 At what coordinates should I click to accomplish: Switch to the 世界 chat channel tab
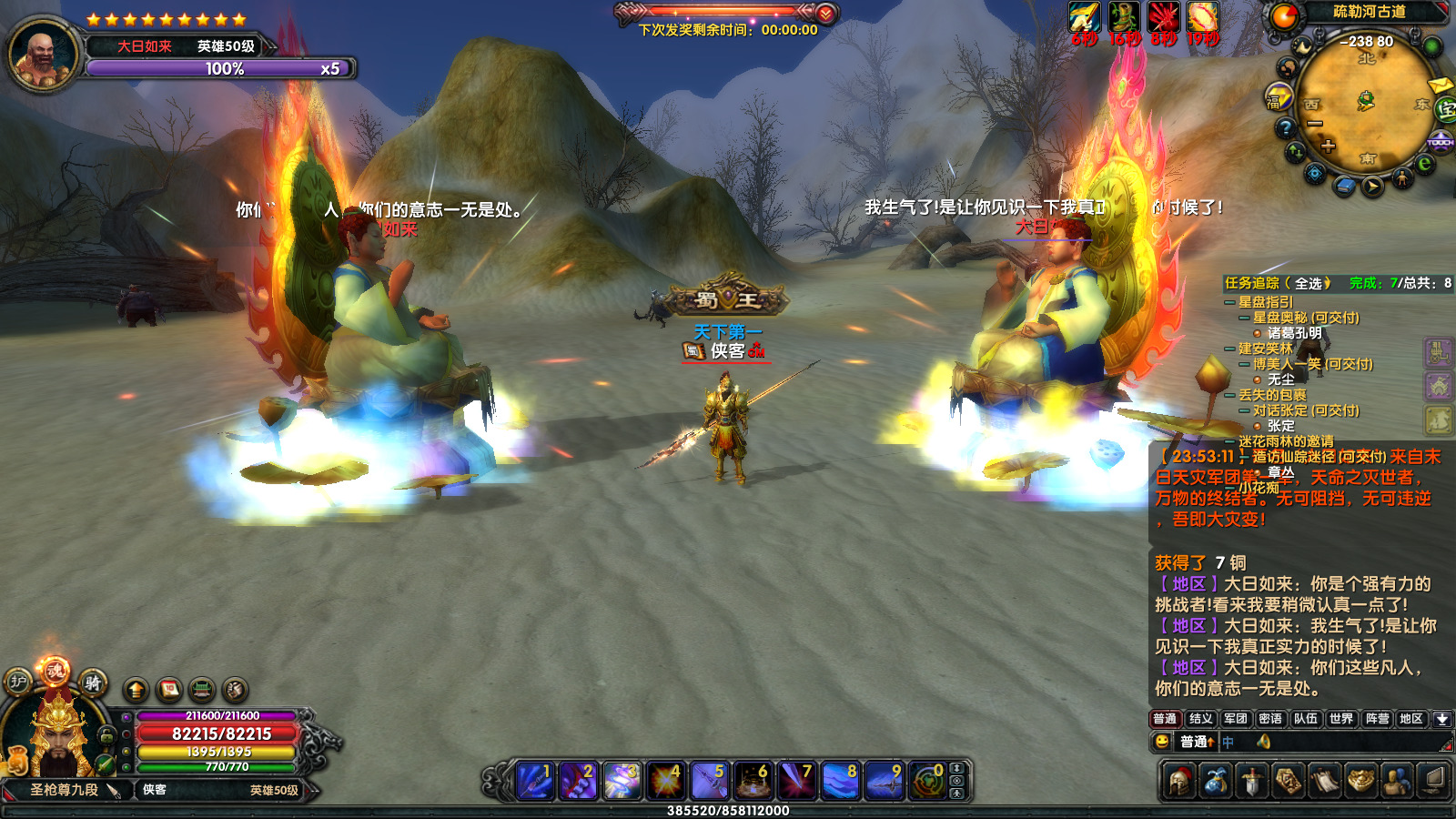1340,719
